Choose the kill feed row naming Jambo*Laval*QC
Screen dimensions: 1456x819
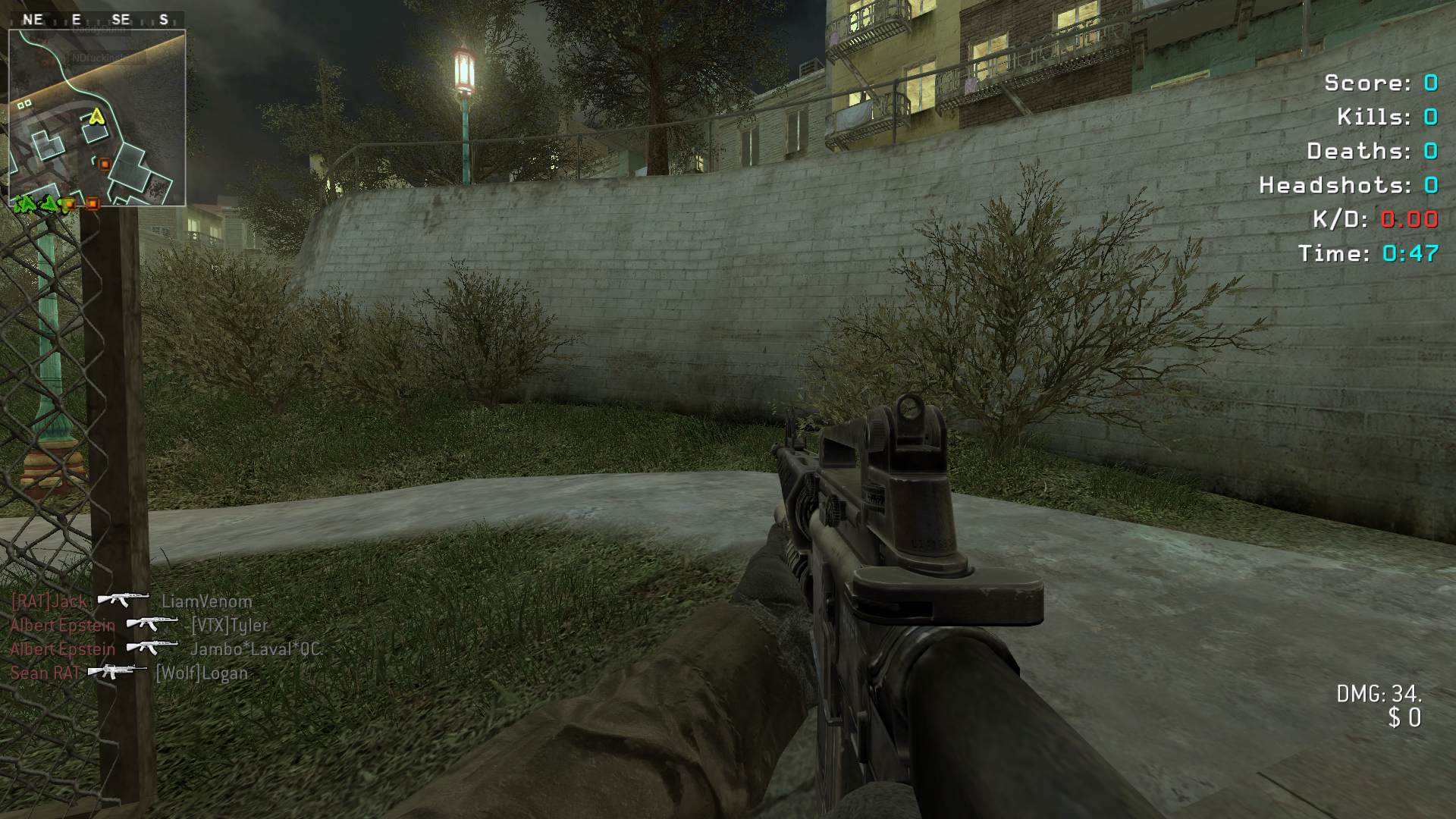pos(166,649)
